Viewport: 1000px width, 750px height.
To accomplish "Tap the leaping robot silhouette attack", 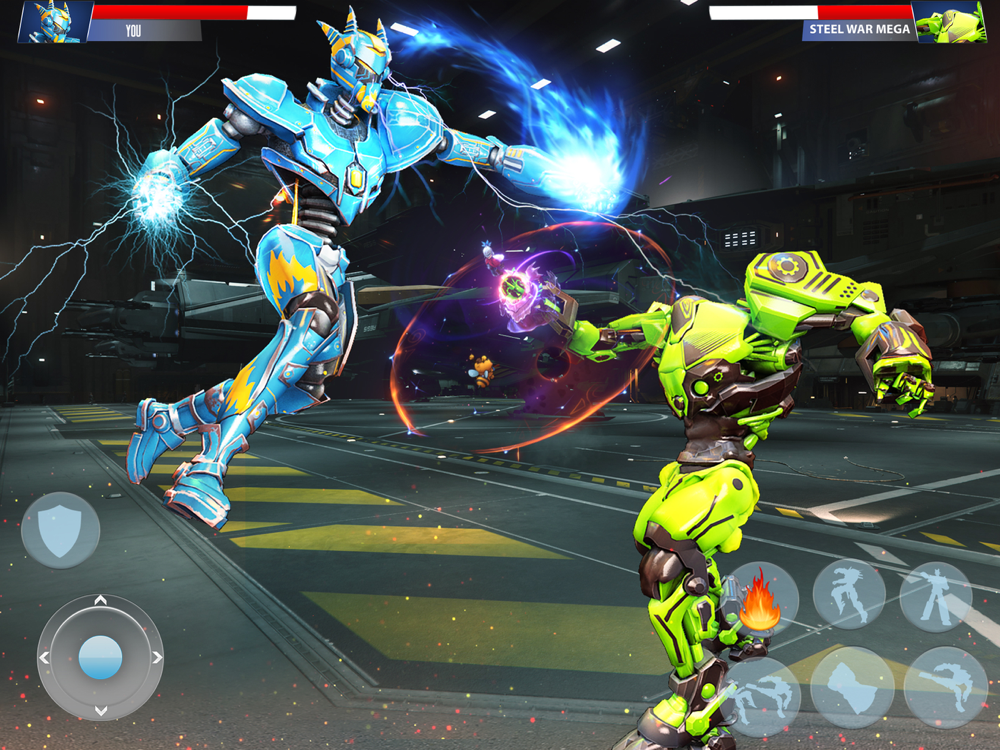I will pyautogui.click(x=849, y=593).
